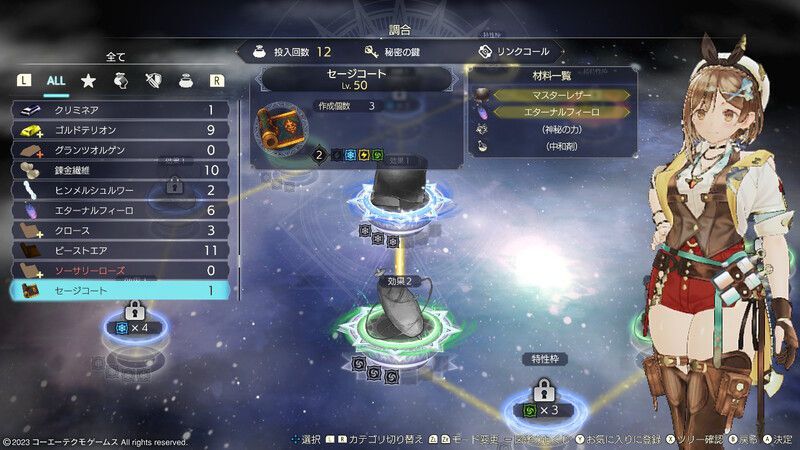Switch to the sword and shield tab

click(x=152, y=79)
